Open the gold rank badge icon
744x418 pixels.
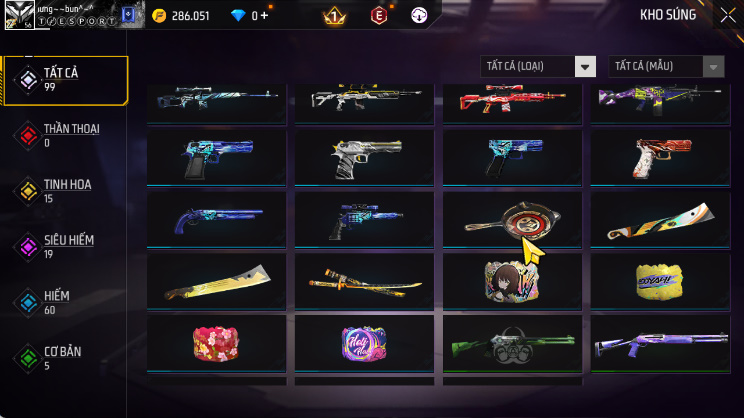pos(334,16)
